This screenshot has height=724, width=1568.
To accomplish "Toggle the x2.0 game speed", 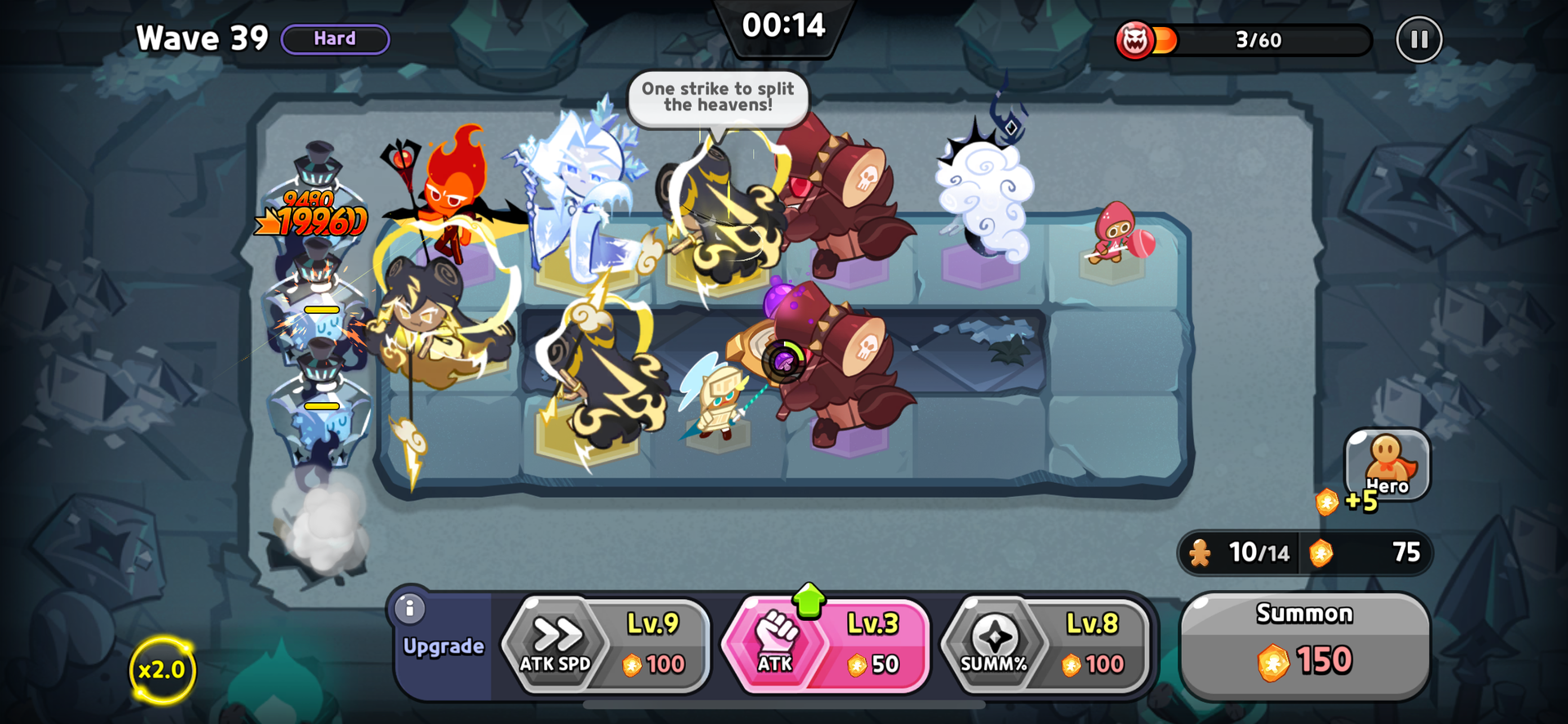I will coord(162,670).
